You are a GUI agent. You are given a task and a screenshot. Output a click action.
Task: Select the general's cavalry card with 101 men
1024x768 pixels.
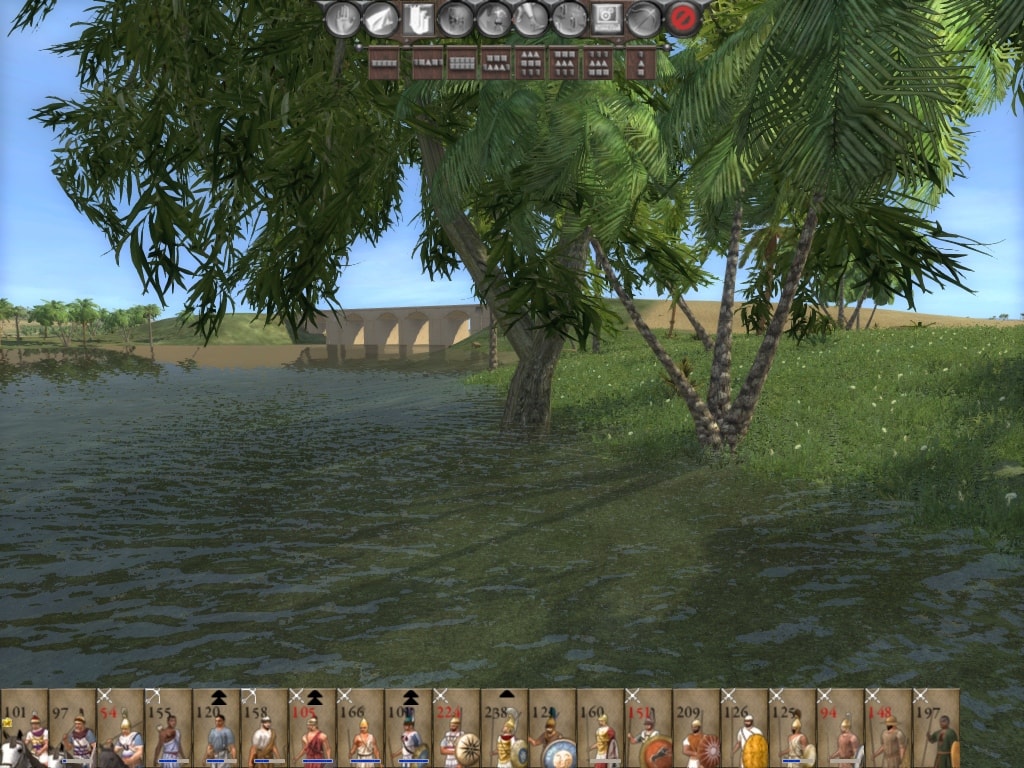(x=24, y=729)
